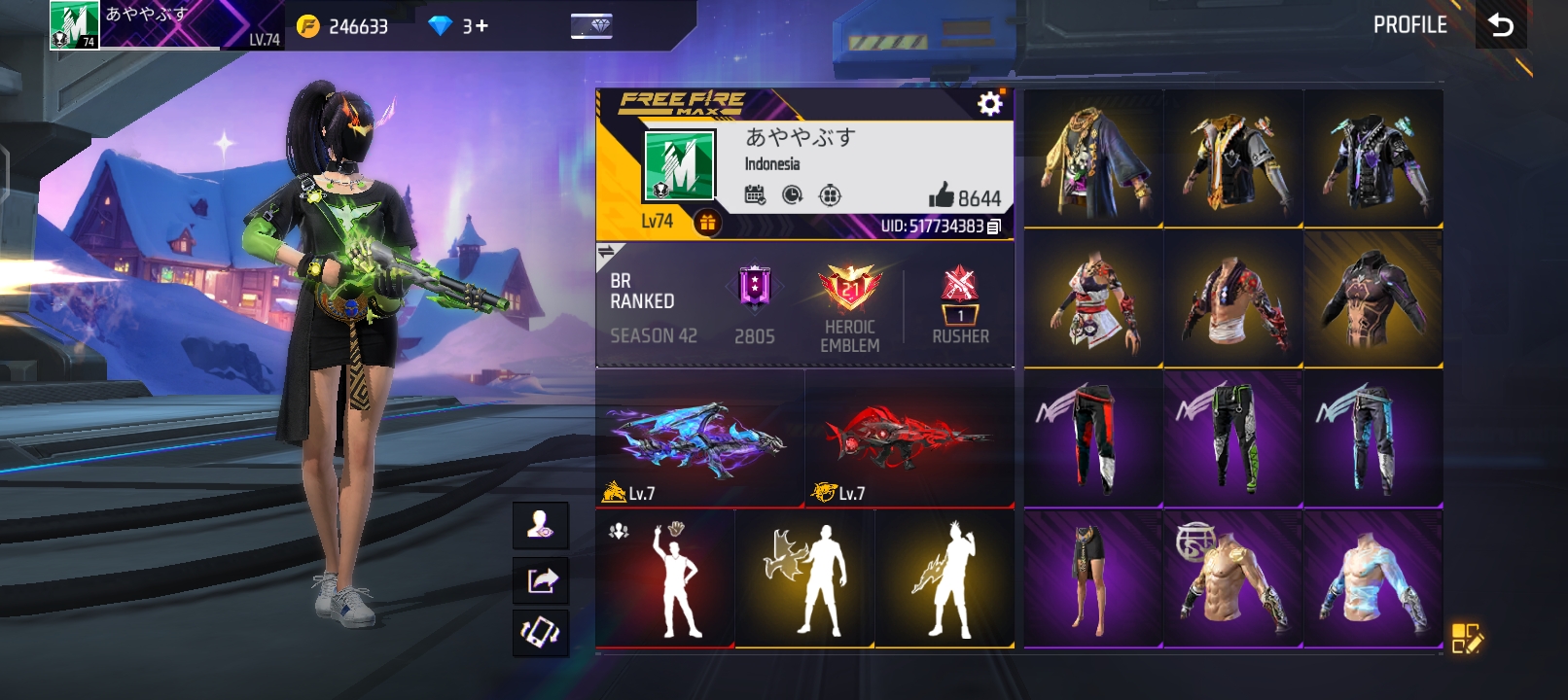Open the orange gift icon
Viewport: 1568px width, 700px height.
tap(707, 223)
